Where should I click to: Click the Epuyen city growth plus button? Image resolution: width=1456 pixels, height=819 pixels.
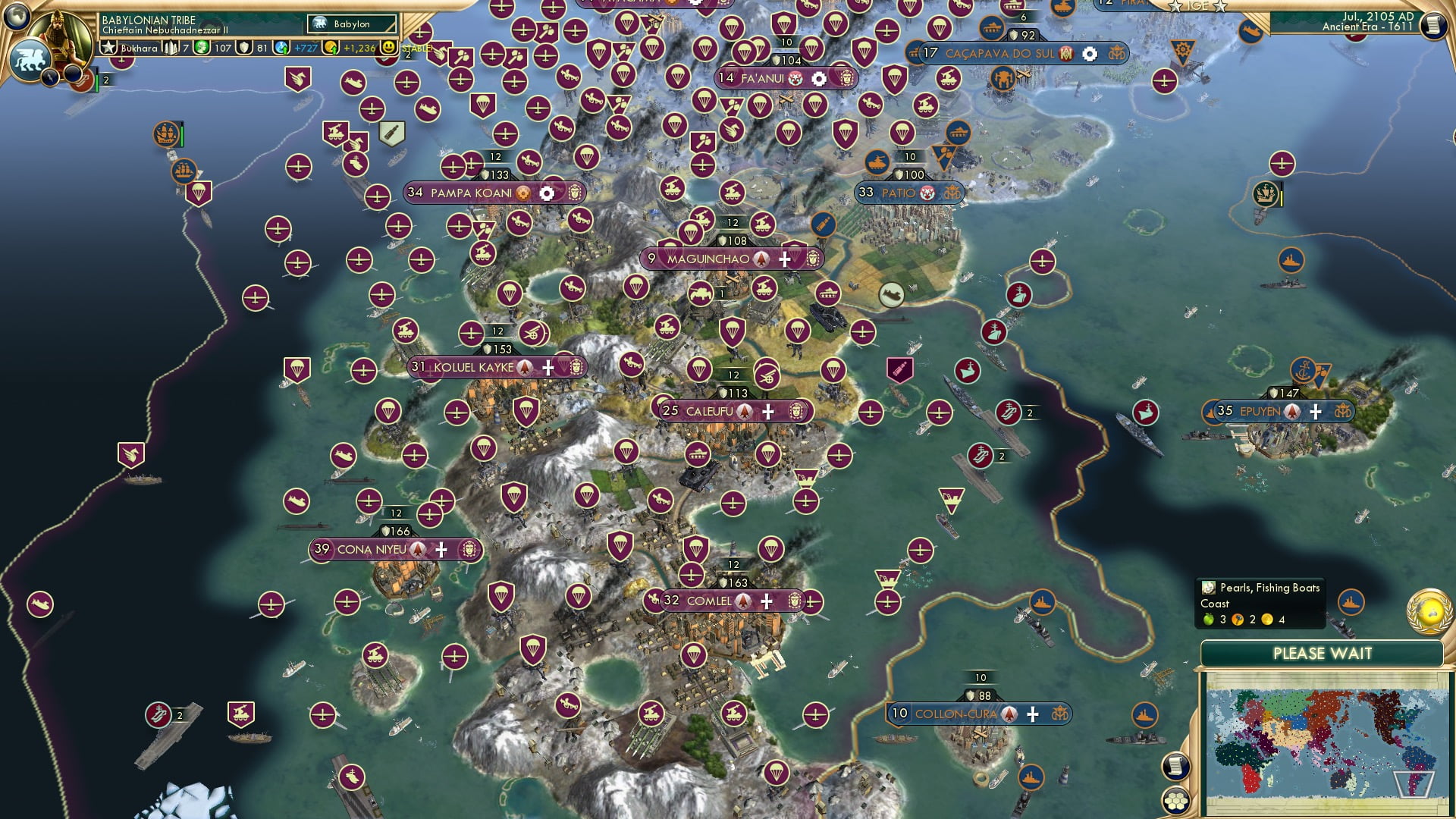pos(1316,412)
